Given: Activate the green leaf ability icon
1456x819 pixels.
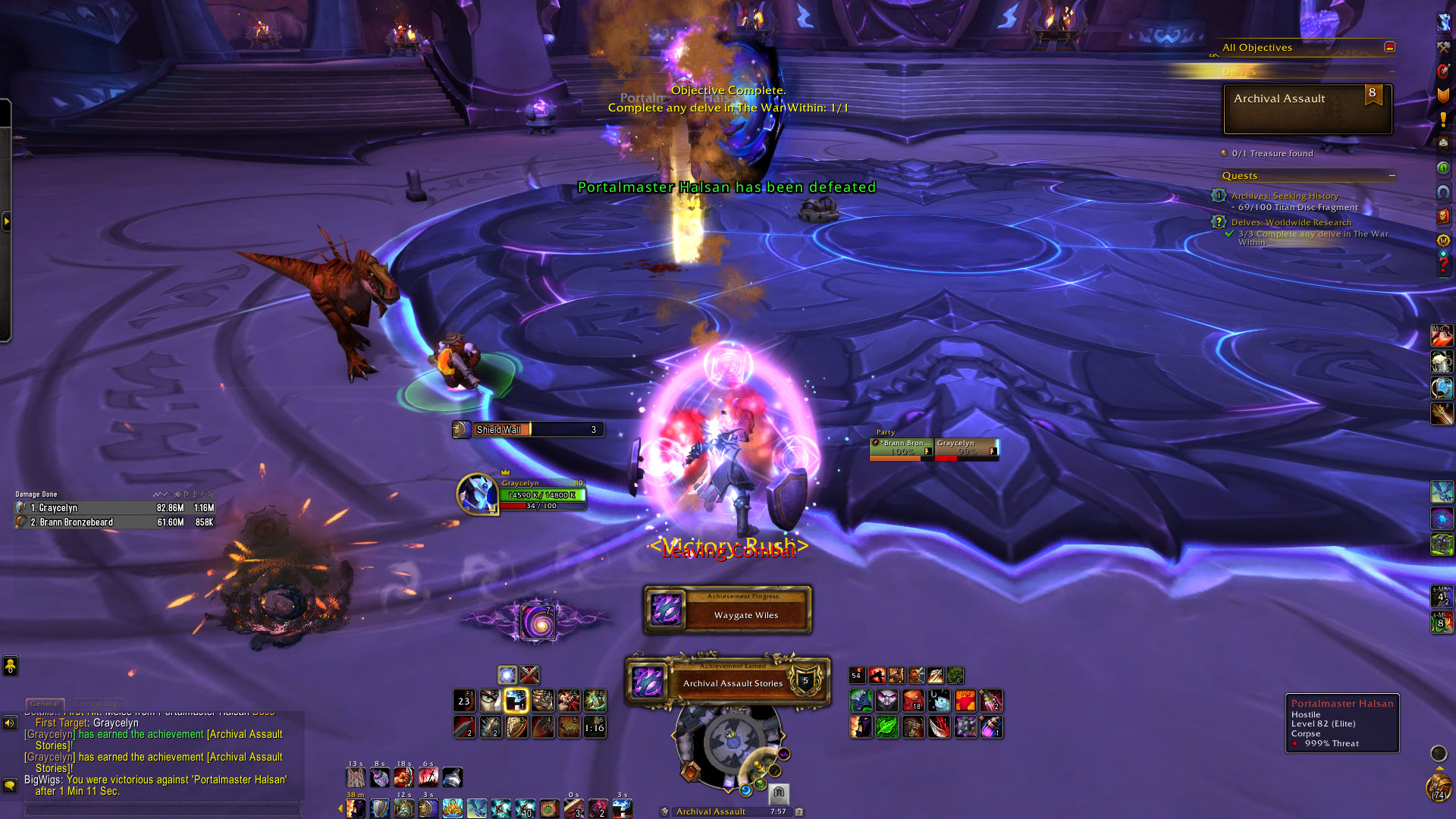Looking at the screenshot, I should tap(886, 727).
